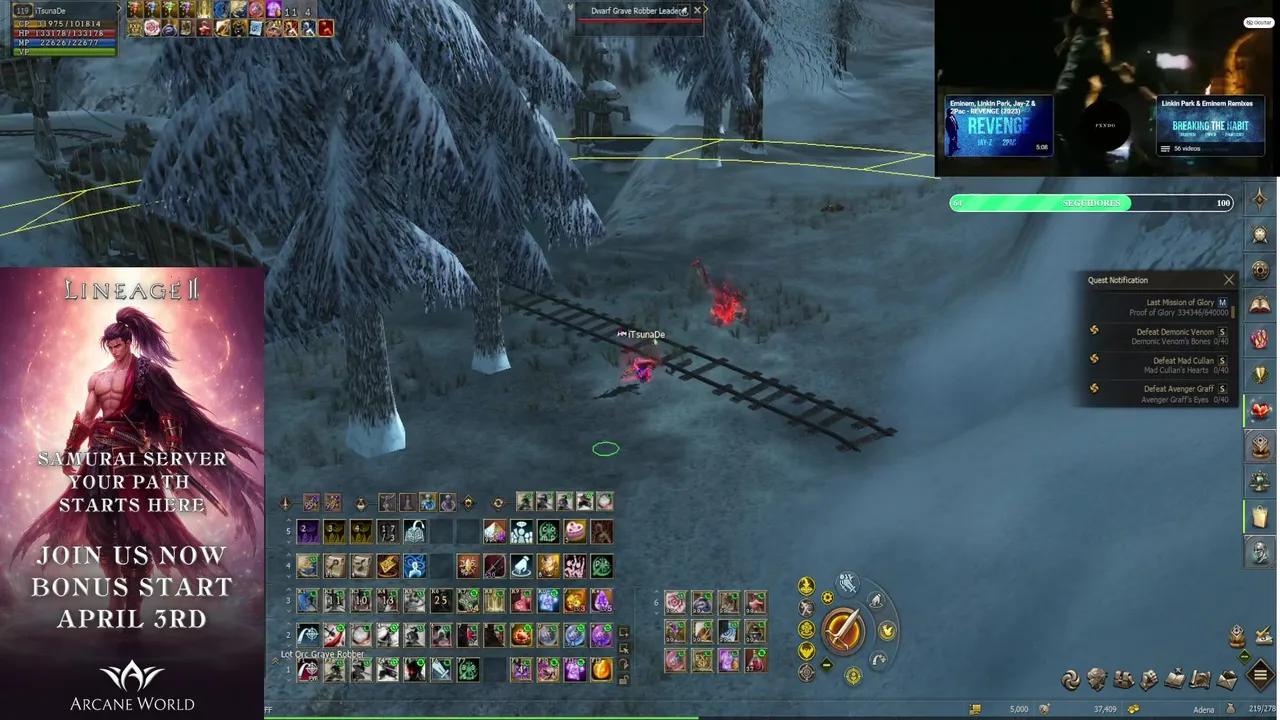This screenshot has width=1280, height=720.
Task: Click the crossed-tools icon above the radial menu
Action: pos(847,581)
